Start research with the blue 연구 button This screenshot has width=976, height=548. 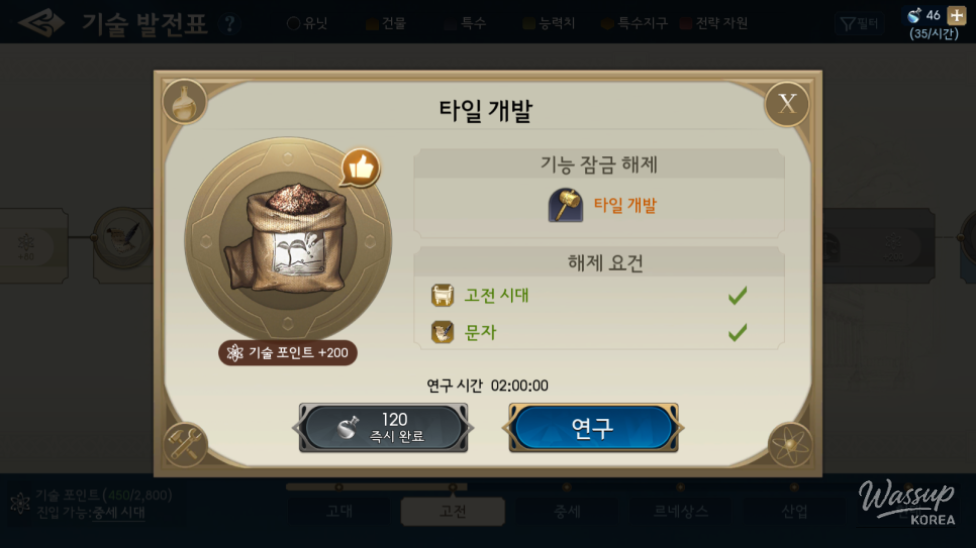point(593,428)
